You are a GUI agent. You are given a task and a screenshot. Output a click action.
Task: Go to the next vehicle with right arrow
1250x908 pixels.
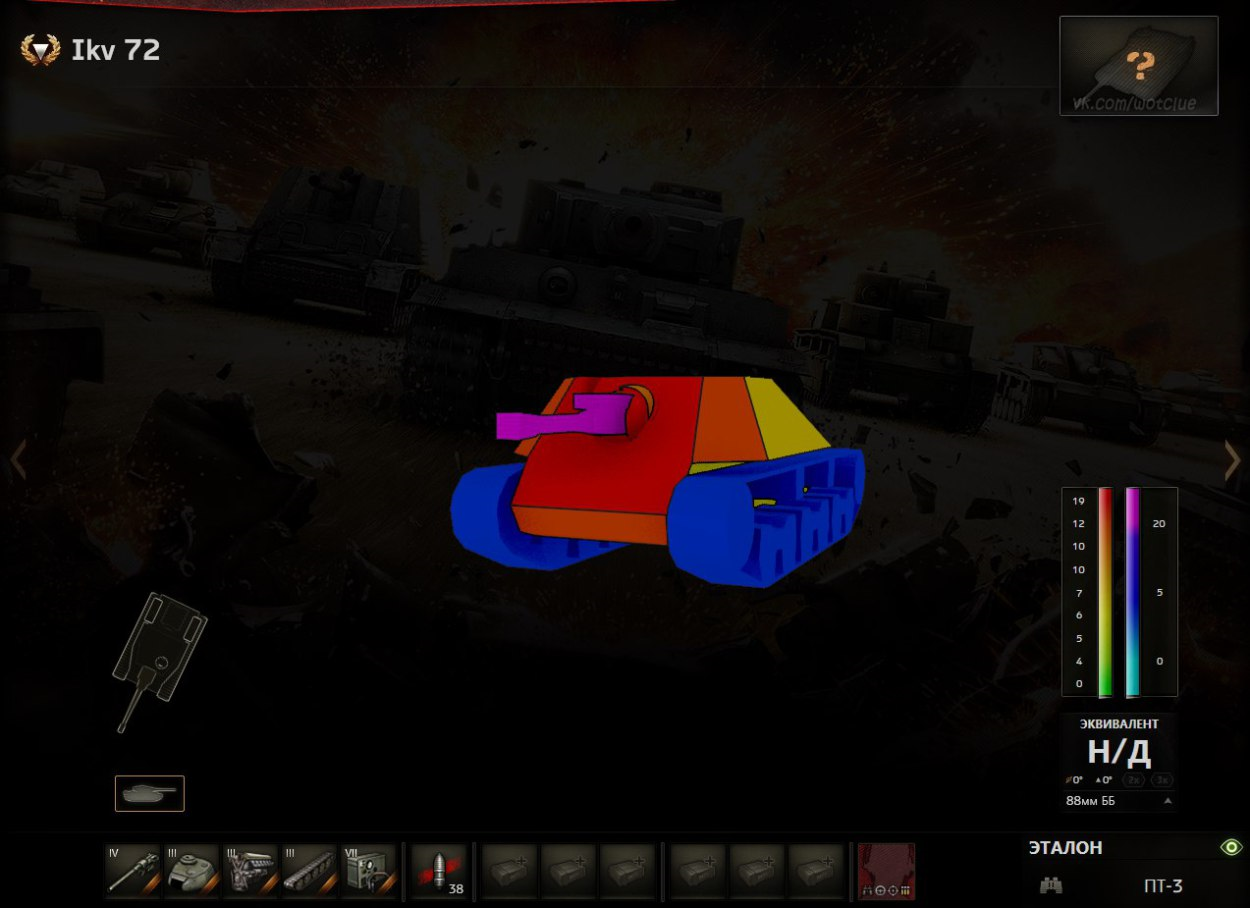tap(1232, 461)
